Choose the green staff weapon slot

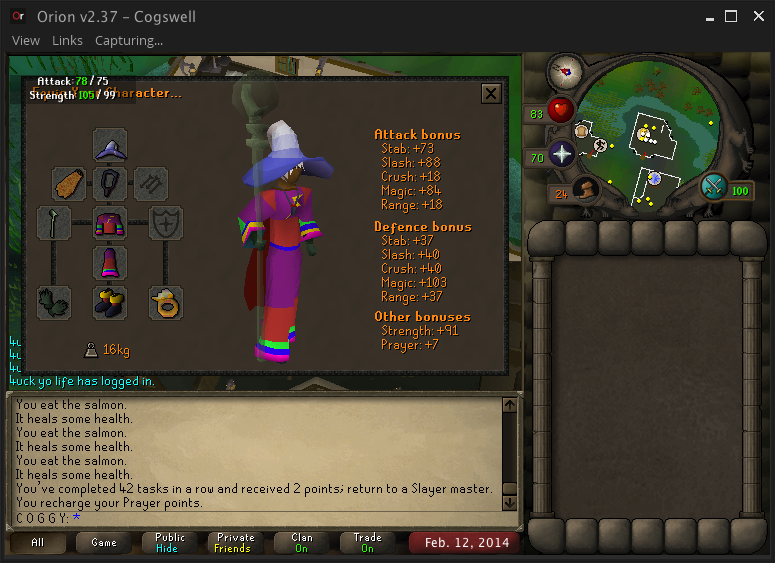click(53, 223)
